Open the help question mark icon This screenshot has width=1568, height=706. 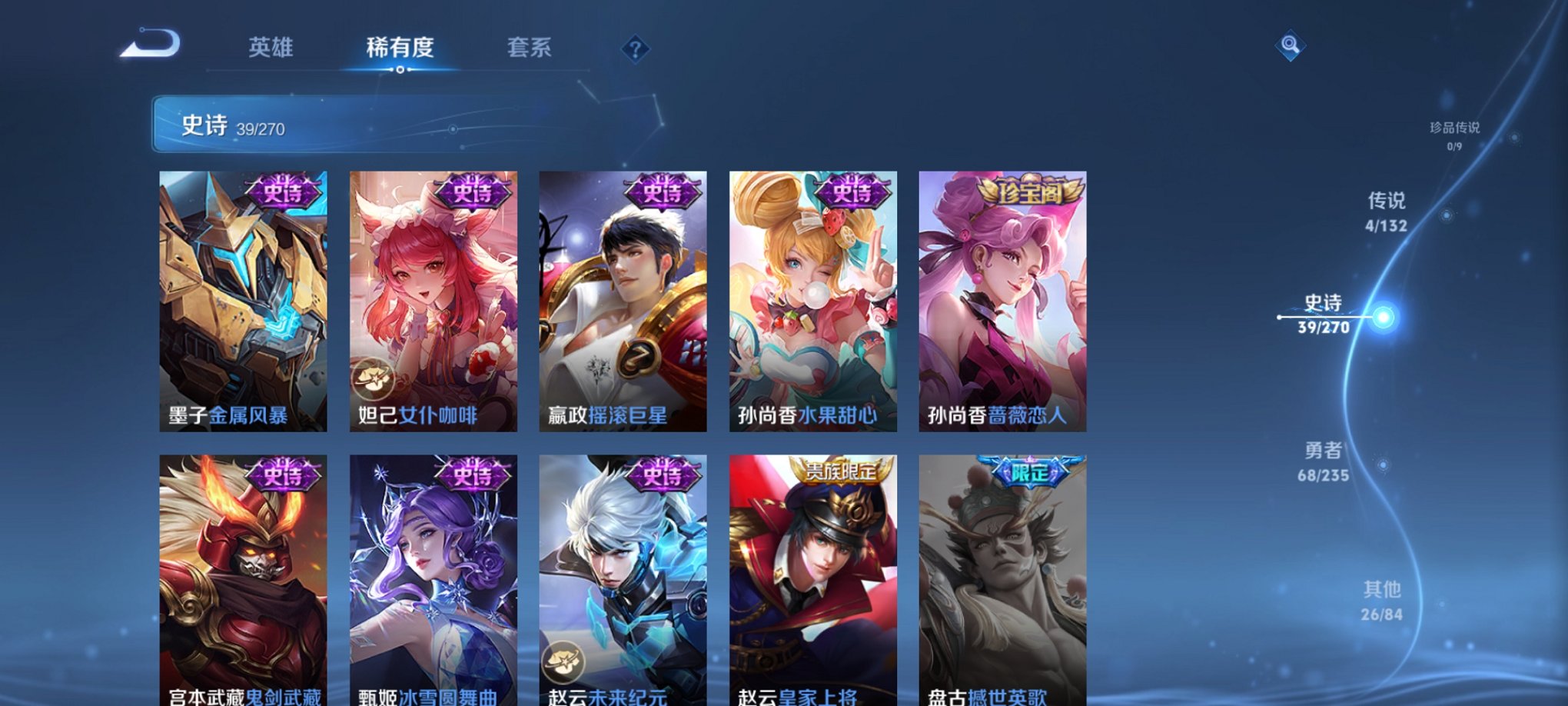635,50
